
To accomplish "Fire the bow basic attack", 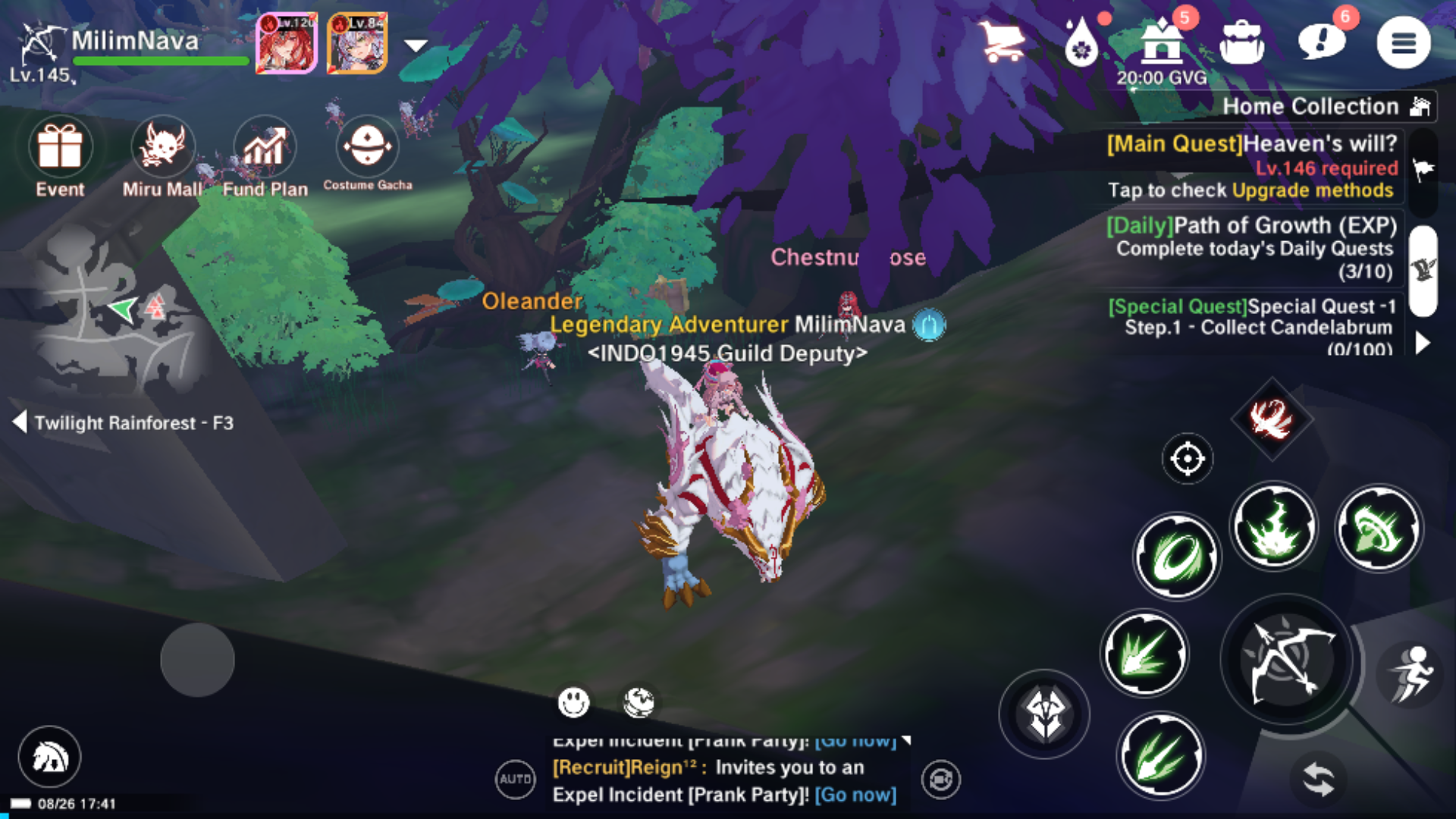I will [x=1288, y=661].
